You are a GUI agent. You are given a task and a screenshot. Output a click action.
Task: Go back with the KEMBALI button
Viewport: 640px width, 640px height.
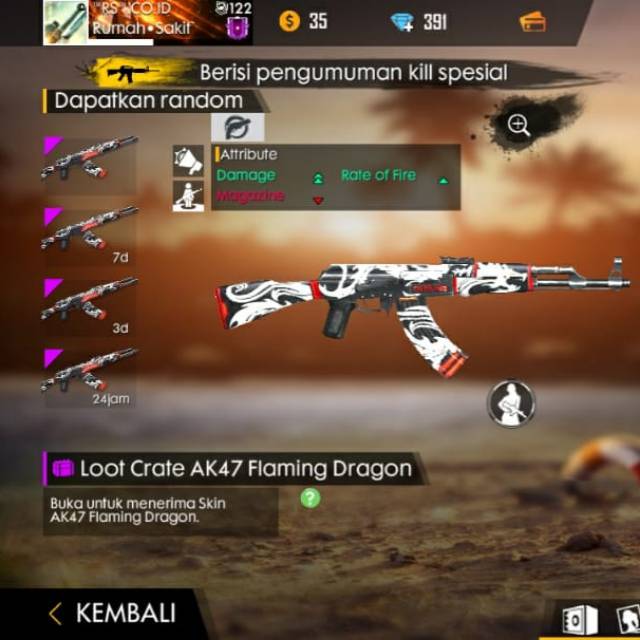click(112, 613)
